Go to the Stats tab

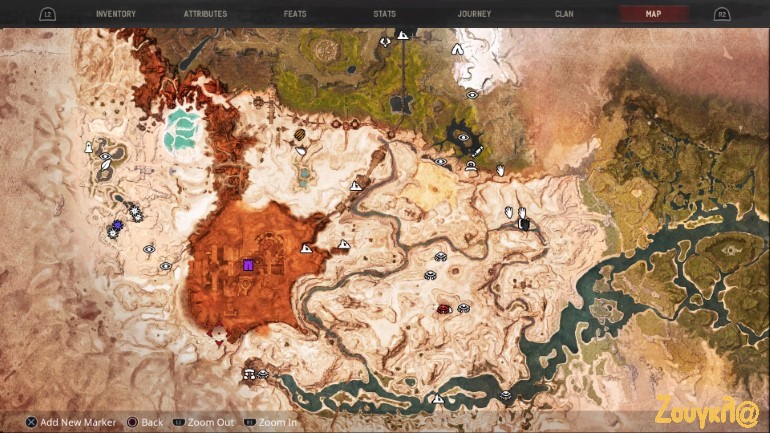(x=385, y=14)
